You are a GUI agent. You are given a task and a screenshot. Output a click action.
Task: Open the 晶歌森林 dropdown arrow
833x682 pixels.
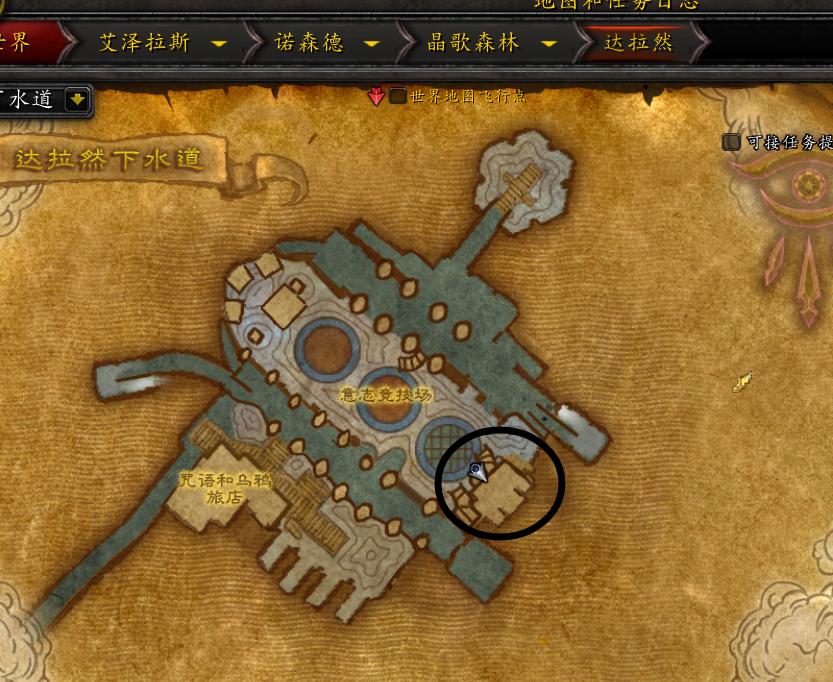click(548, 44)
